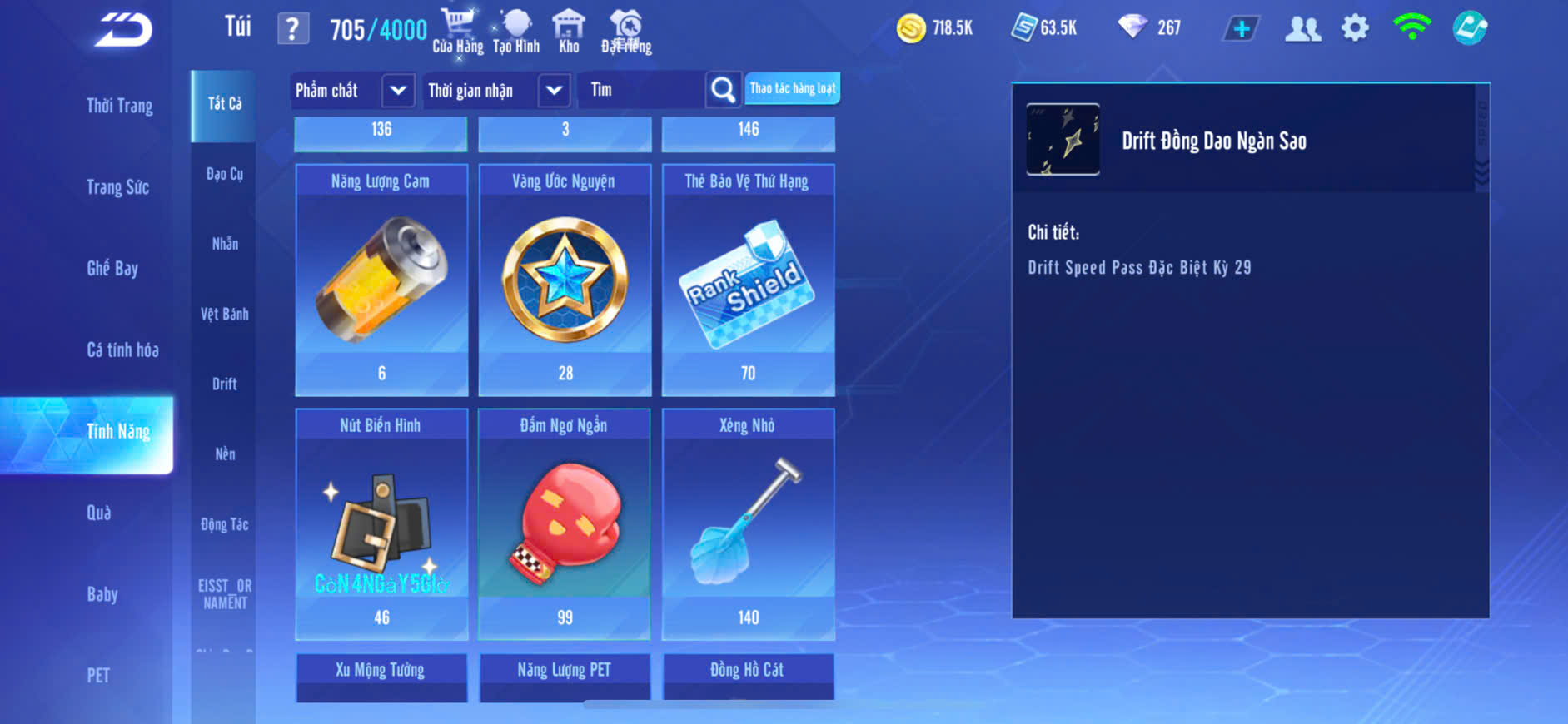The height and width of the screenshot is (724, 1568).
Task: Click the question mark help button
Action: [292, 30]
